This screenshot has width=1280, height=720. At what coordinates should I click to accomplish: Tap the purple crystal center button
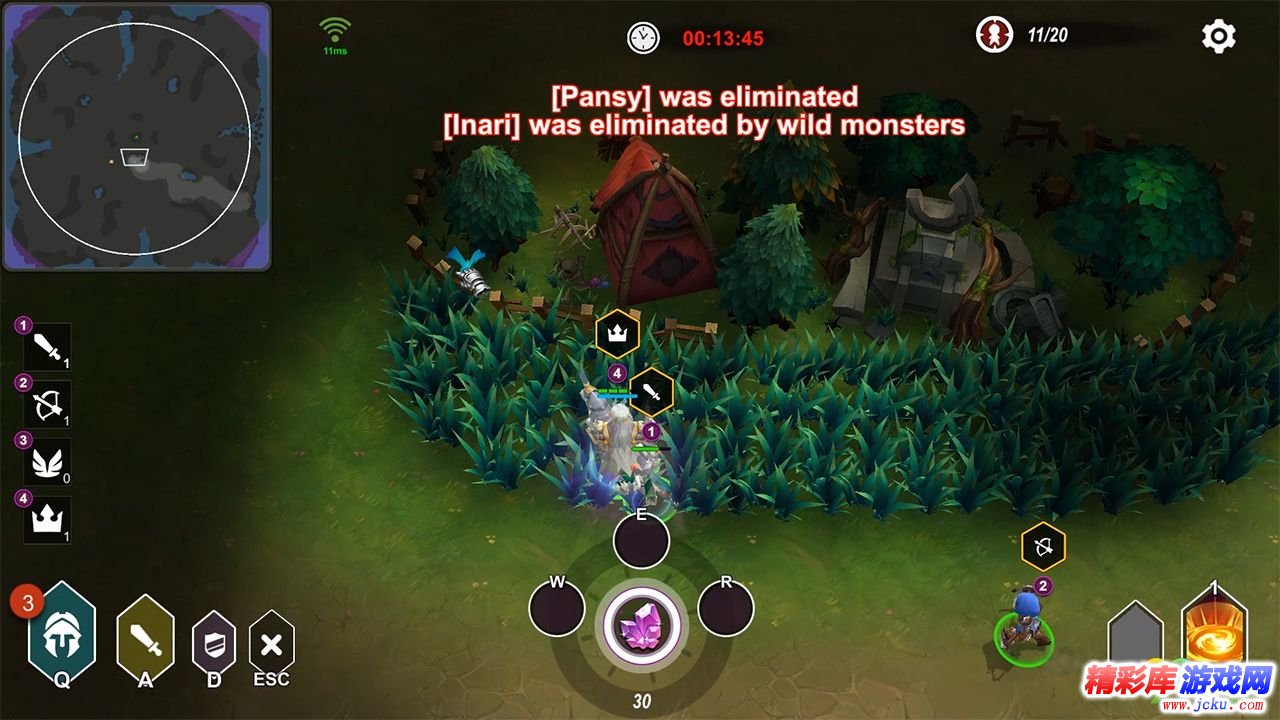point(641,629)
